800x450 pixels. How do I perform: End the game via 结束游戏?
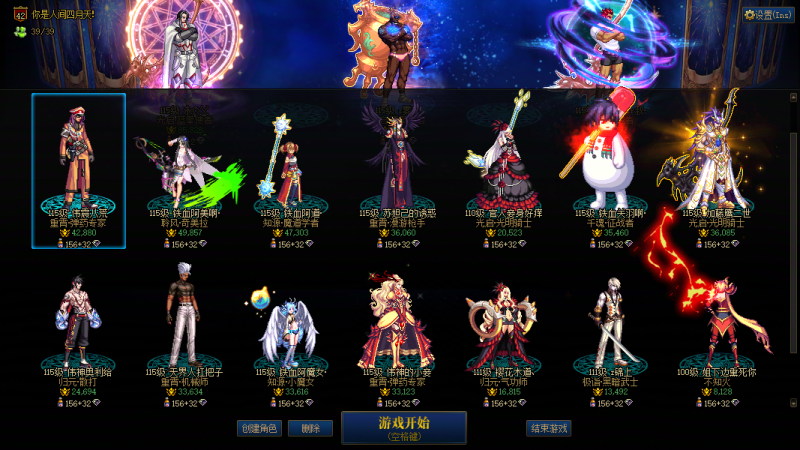(x=549, y=428)
